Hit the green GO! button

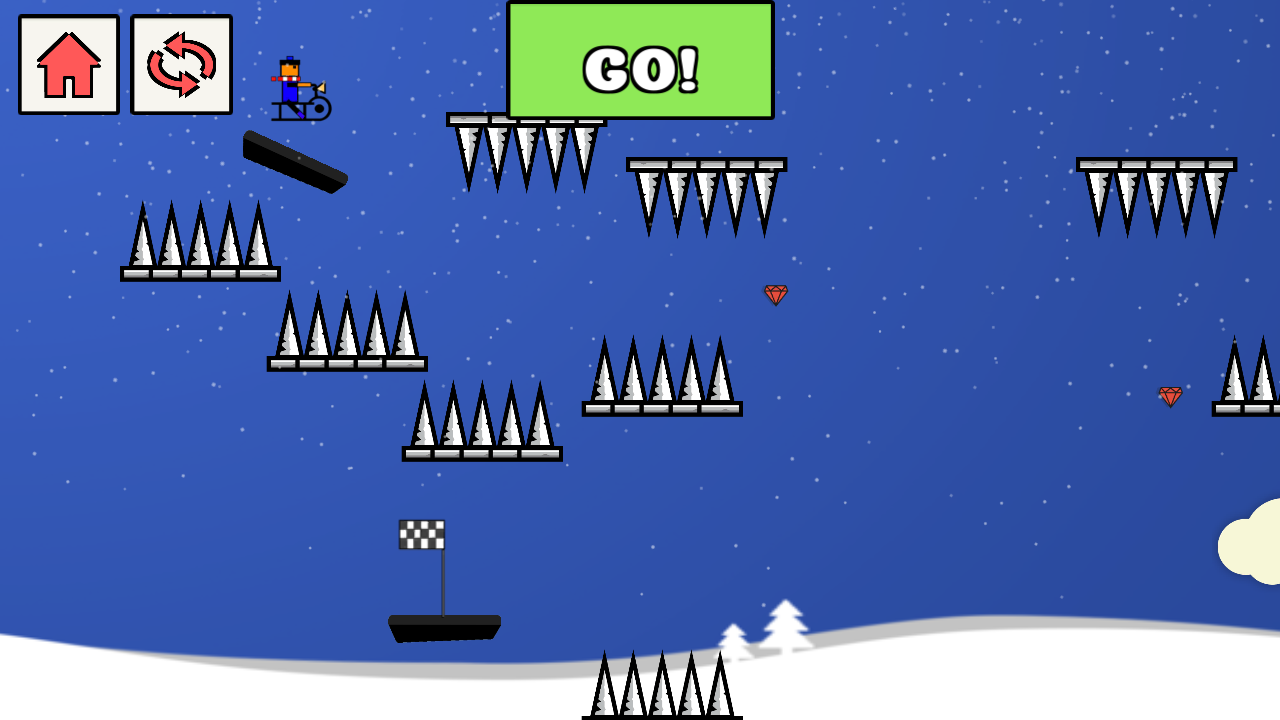point(640,62)
